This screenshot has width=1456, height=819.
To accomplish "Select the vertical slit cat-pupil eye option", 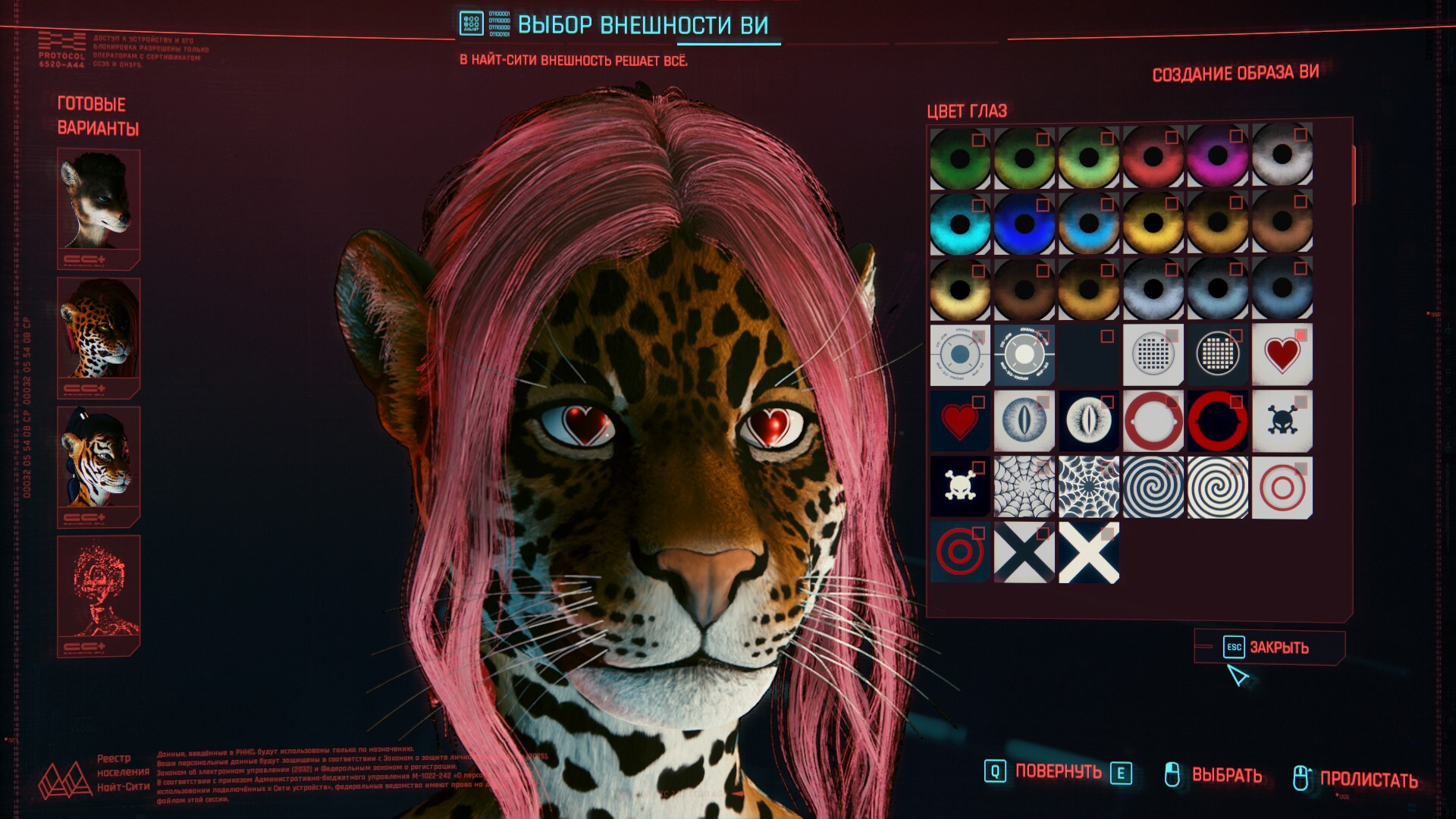I will (x=1024, y=422).
